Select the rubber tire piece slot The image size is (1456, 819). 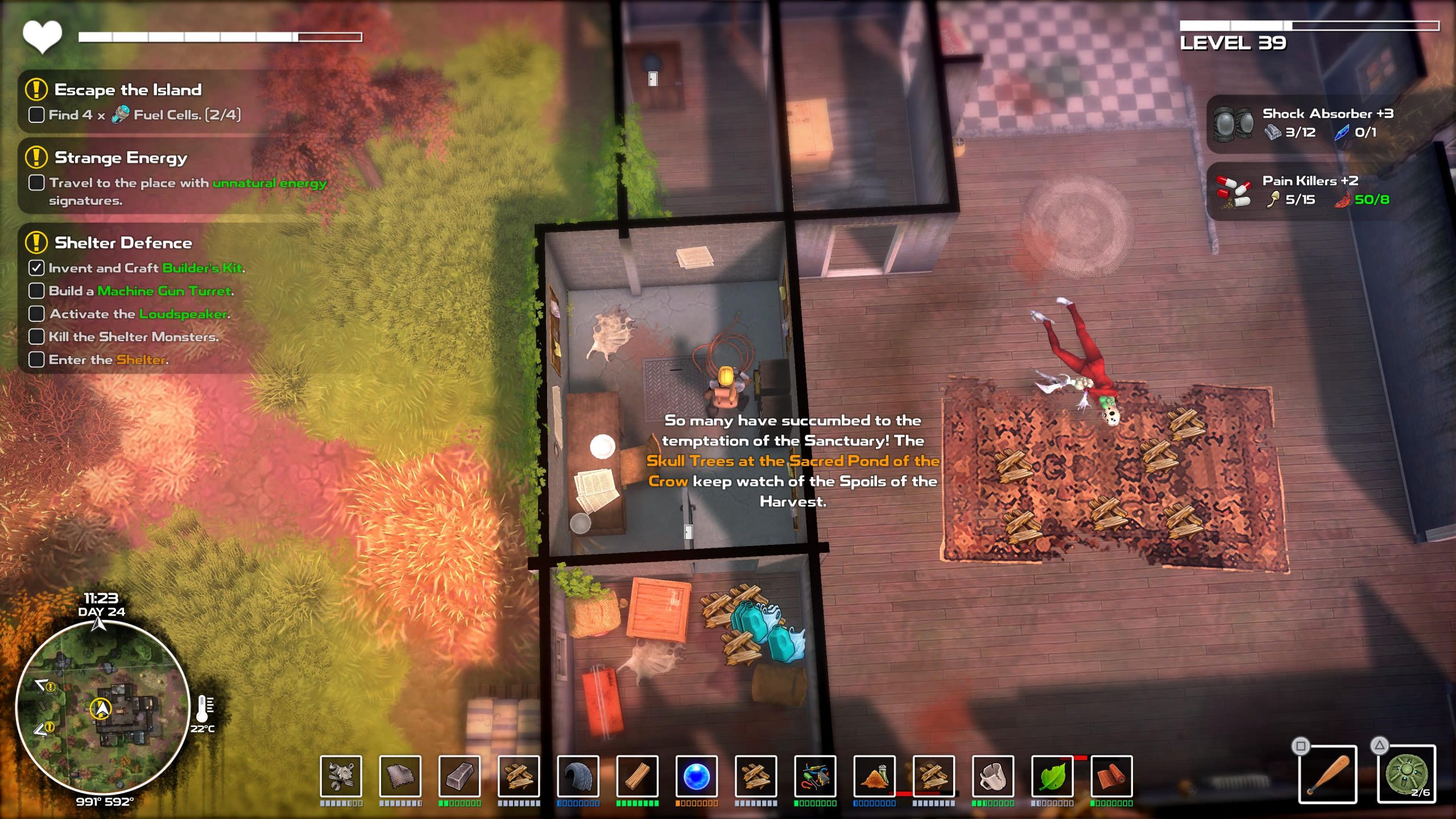click(x=578, y=776)
